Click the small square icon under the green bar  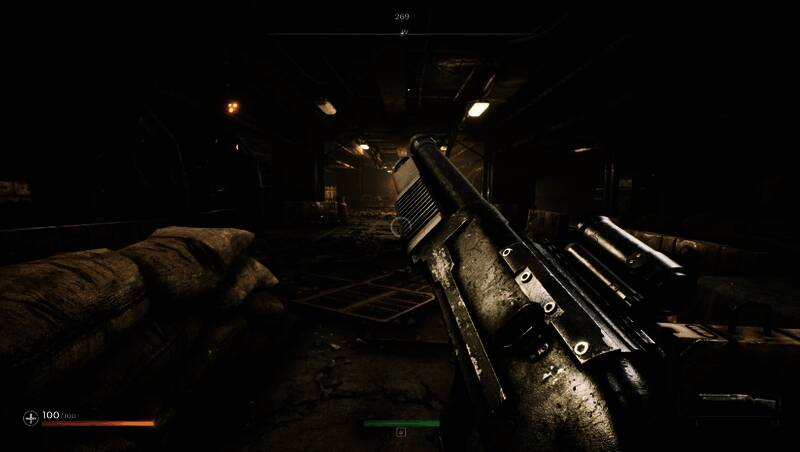coord(401,432)
